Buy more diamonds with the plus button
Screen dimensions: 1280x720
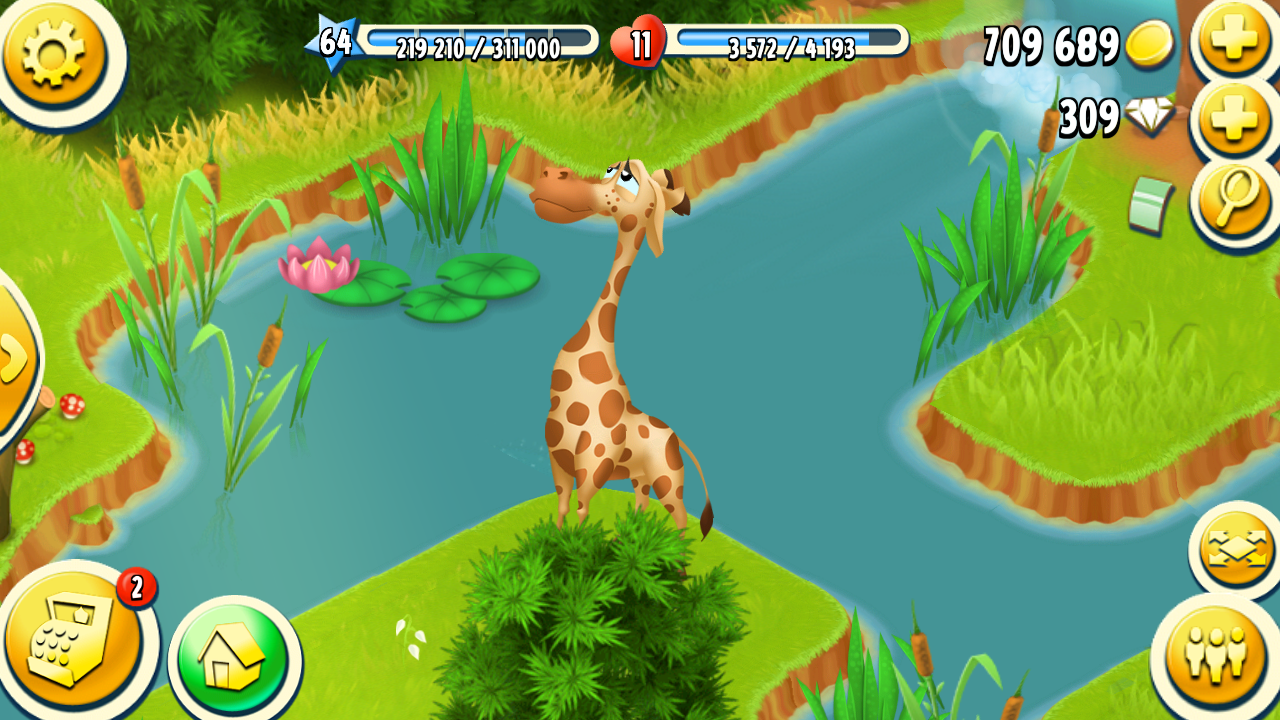1236,121
